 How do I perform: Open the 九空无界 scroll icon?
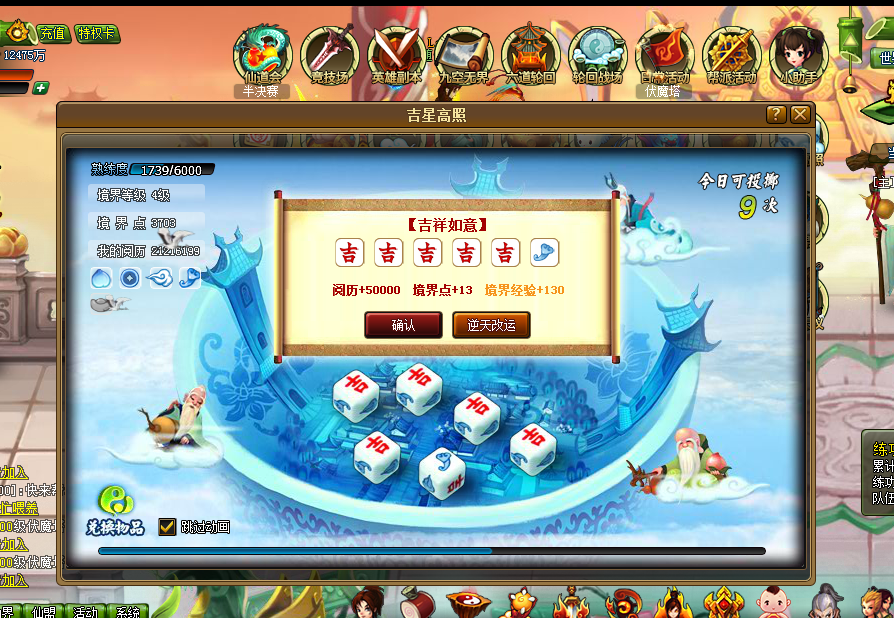coord(464,53)
